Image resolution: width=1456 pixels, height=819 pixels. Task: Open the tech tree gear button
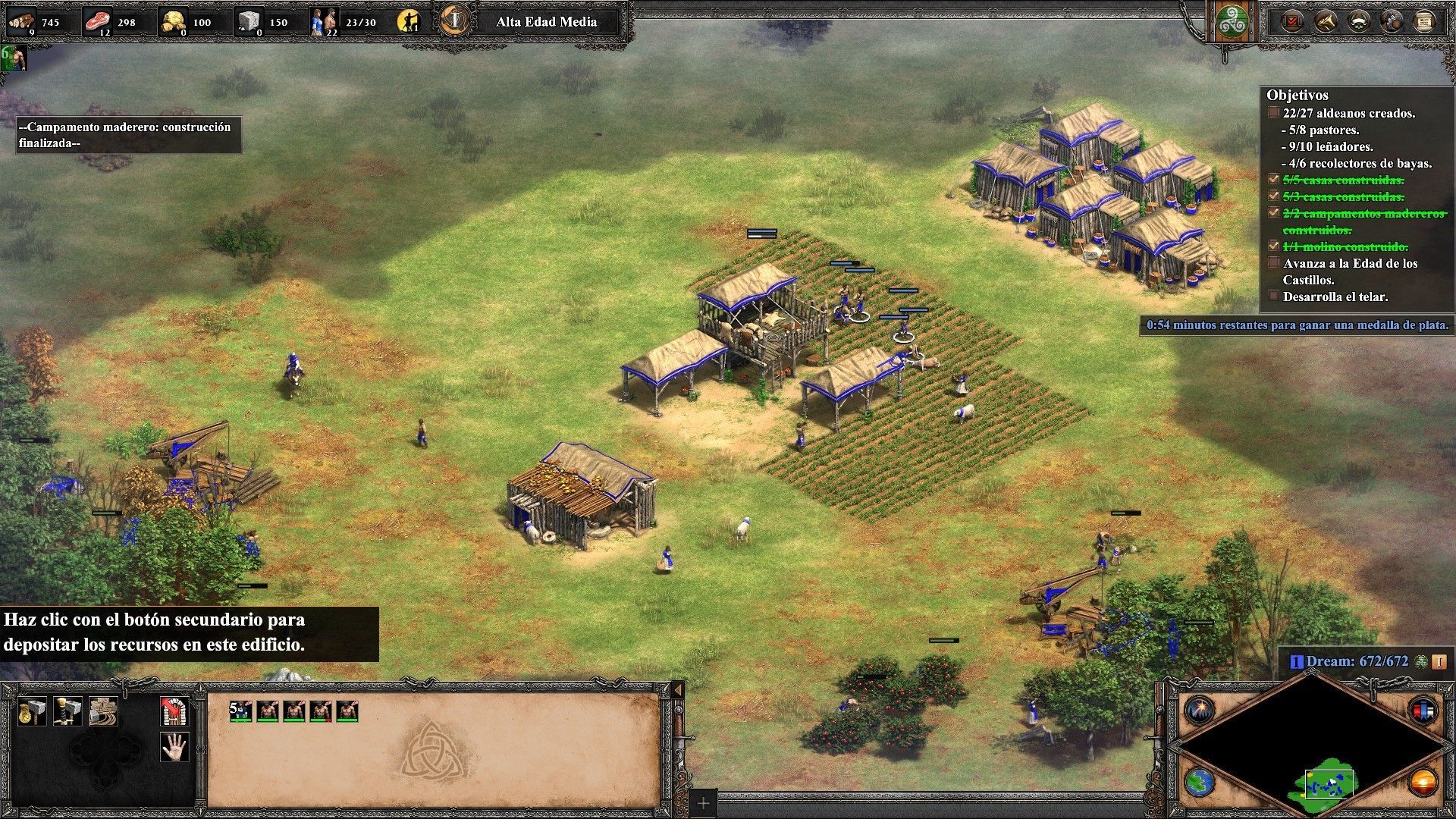tap(1392, 22)
